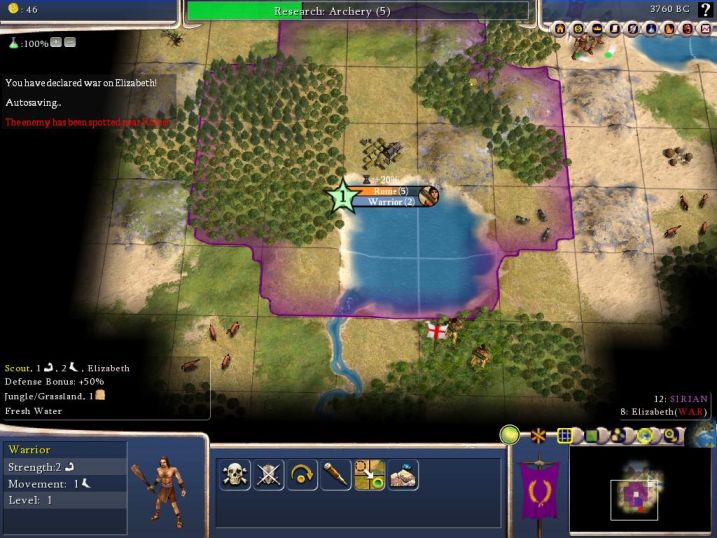This screenshot has height=538, width=717.
Task: Increase the research rate with plus button
Action: click(x=56, y=43)
